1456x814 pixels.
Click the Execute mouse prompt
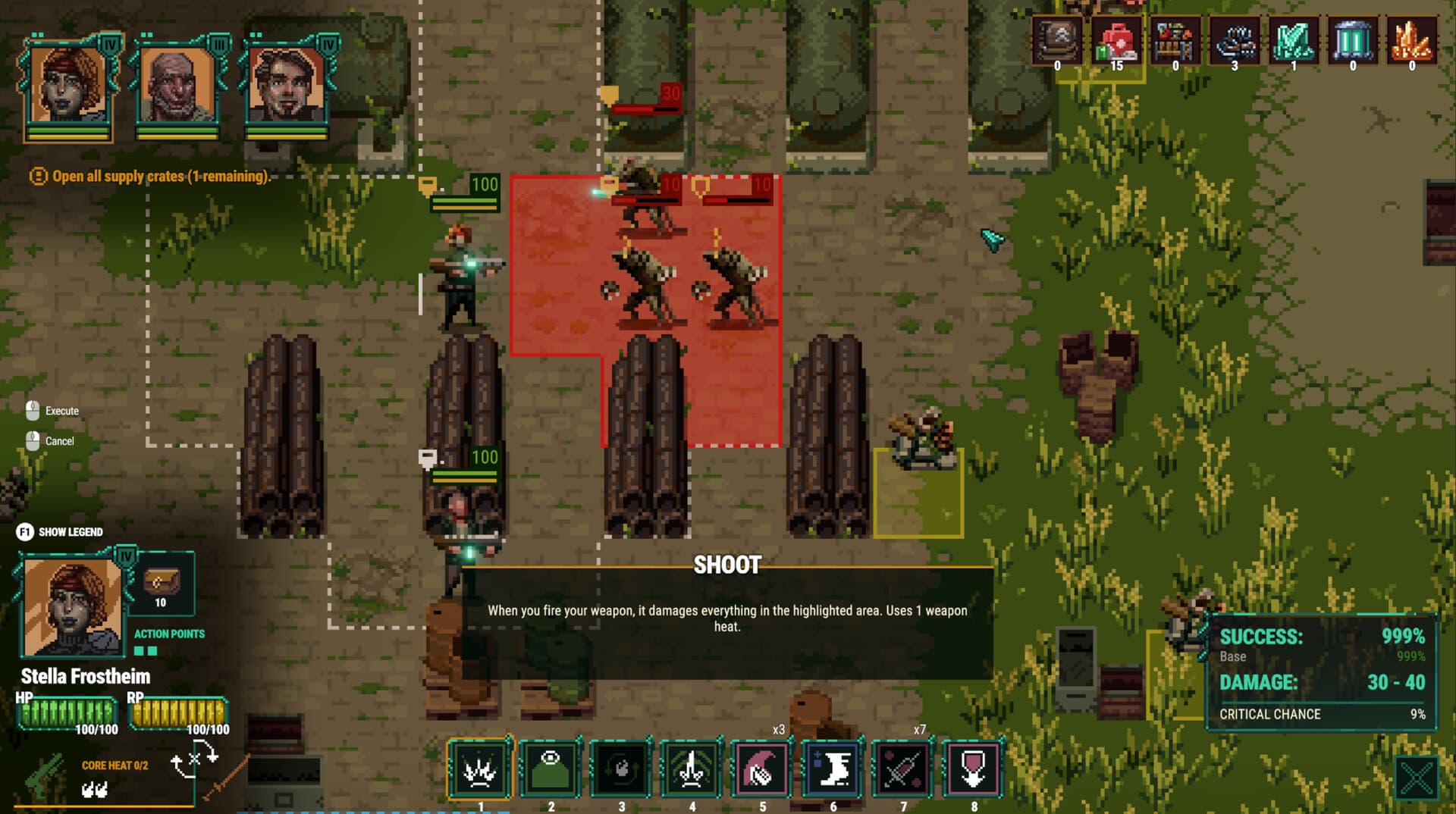coord(53,411)
